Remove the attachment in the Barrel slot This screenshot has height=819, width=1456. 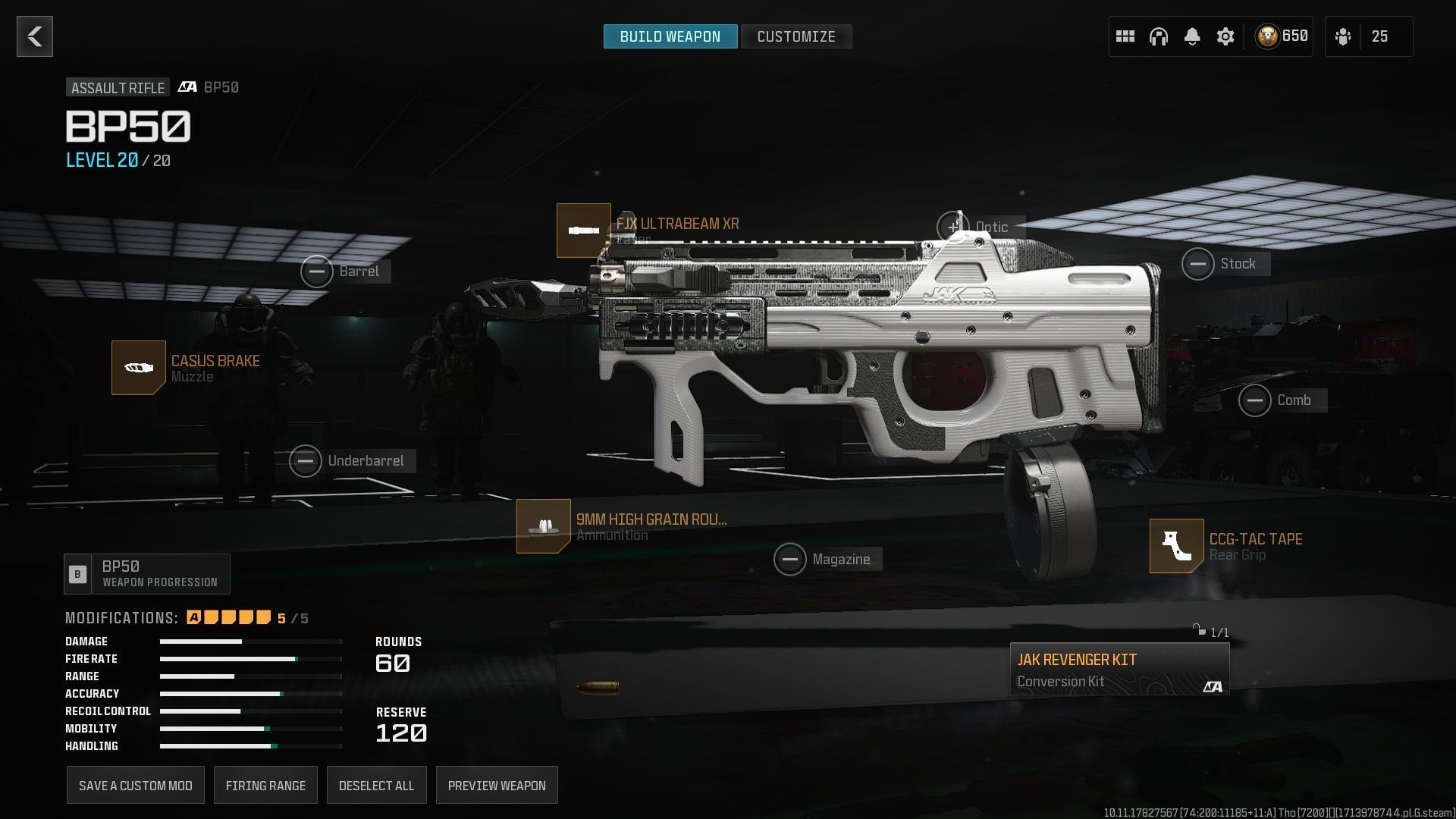pyautogui.click(x=318, y=271)
